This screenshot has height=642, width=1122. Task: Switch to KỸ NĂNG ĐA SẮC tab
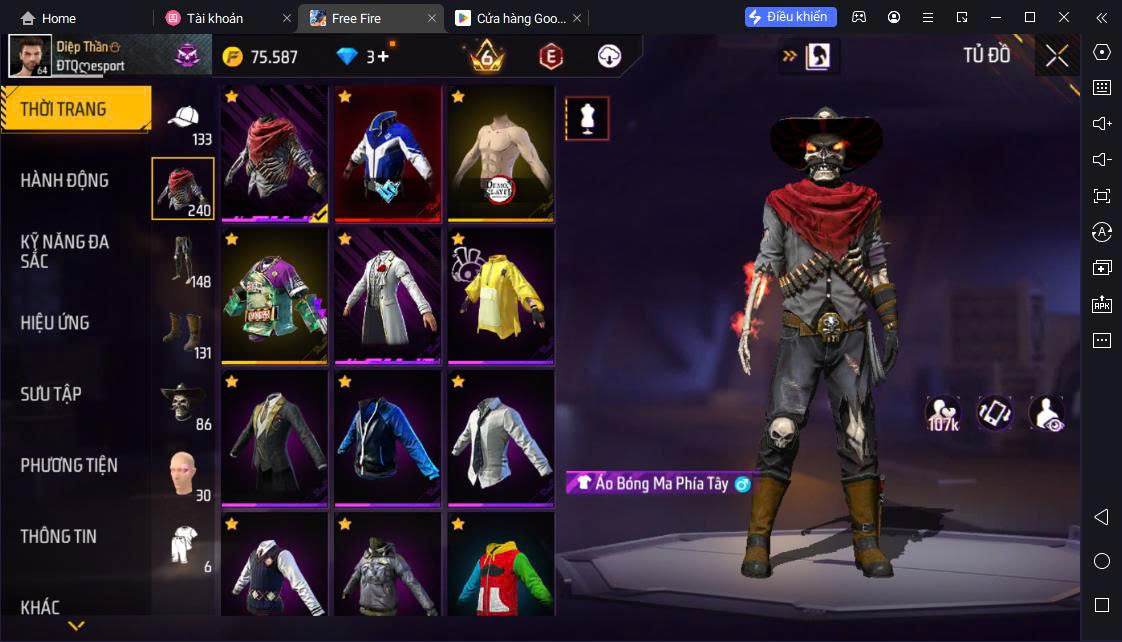pyautogui.click(x=65, y=251)
